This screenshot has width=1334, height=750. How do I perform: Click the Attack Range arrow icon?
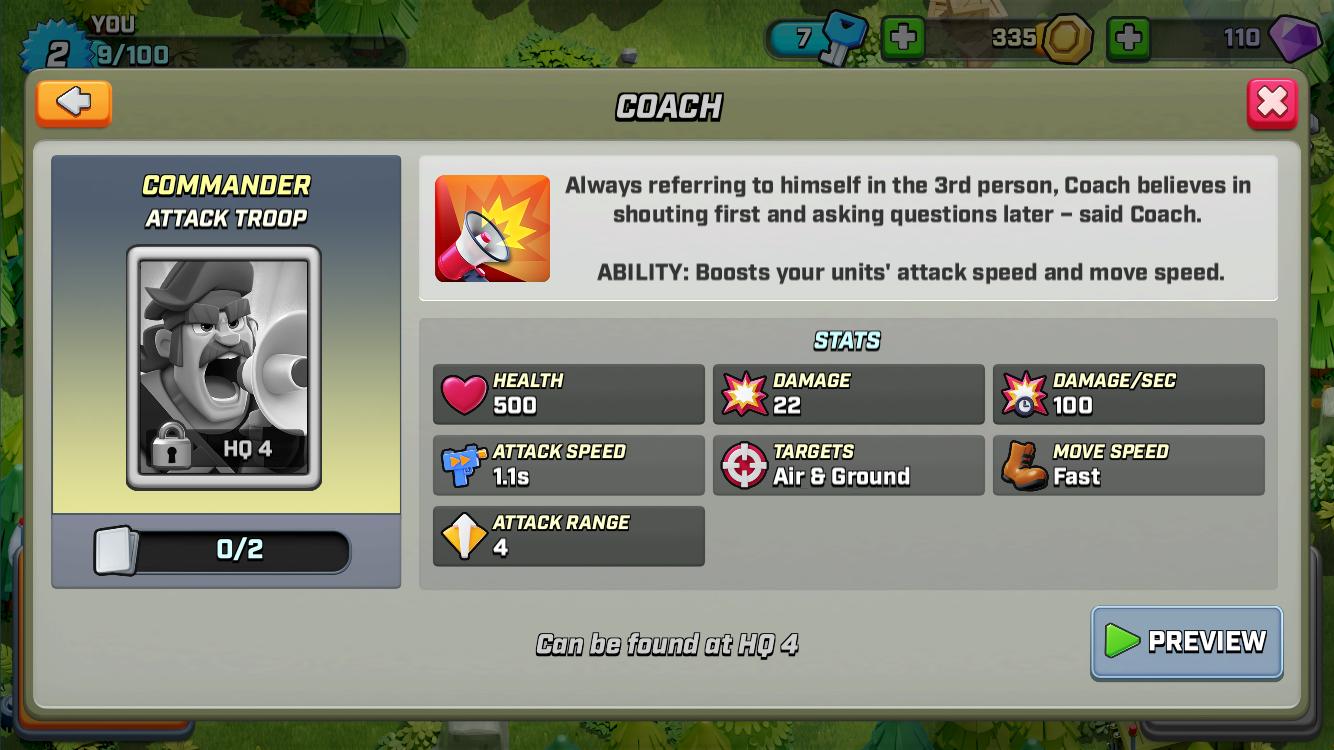pyautogui.click(x=462, y=535)
